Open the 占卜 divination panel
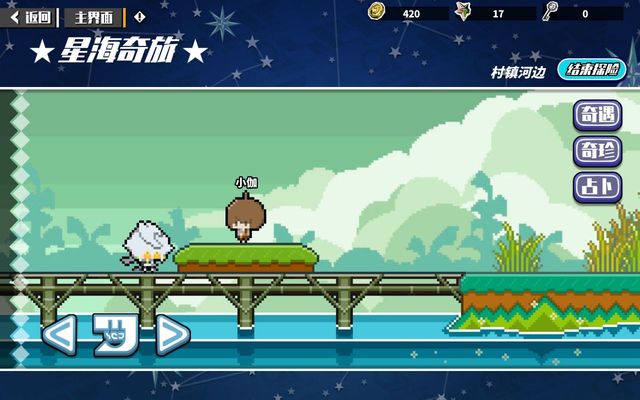The height and width of the screenshot is (400, 640). coord(596,187)
